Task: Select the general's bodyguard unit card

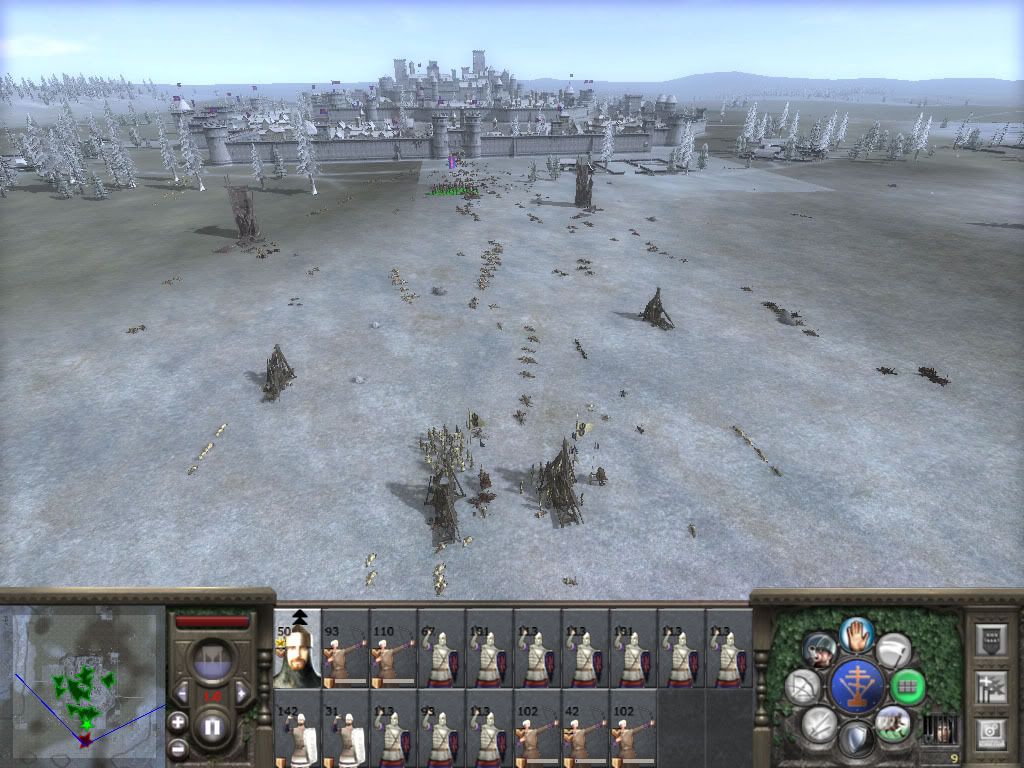Action: pyautogui.click(x=297, y=649)
